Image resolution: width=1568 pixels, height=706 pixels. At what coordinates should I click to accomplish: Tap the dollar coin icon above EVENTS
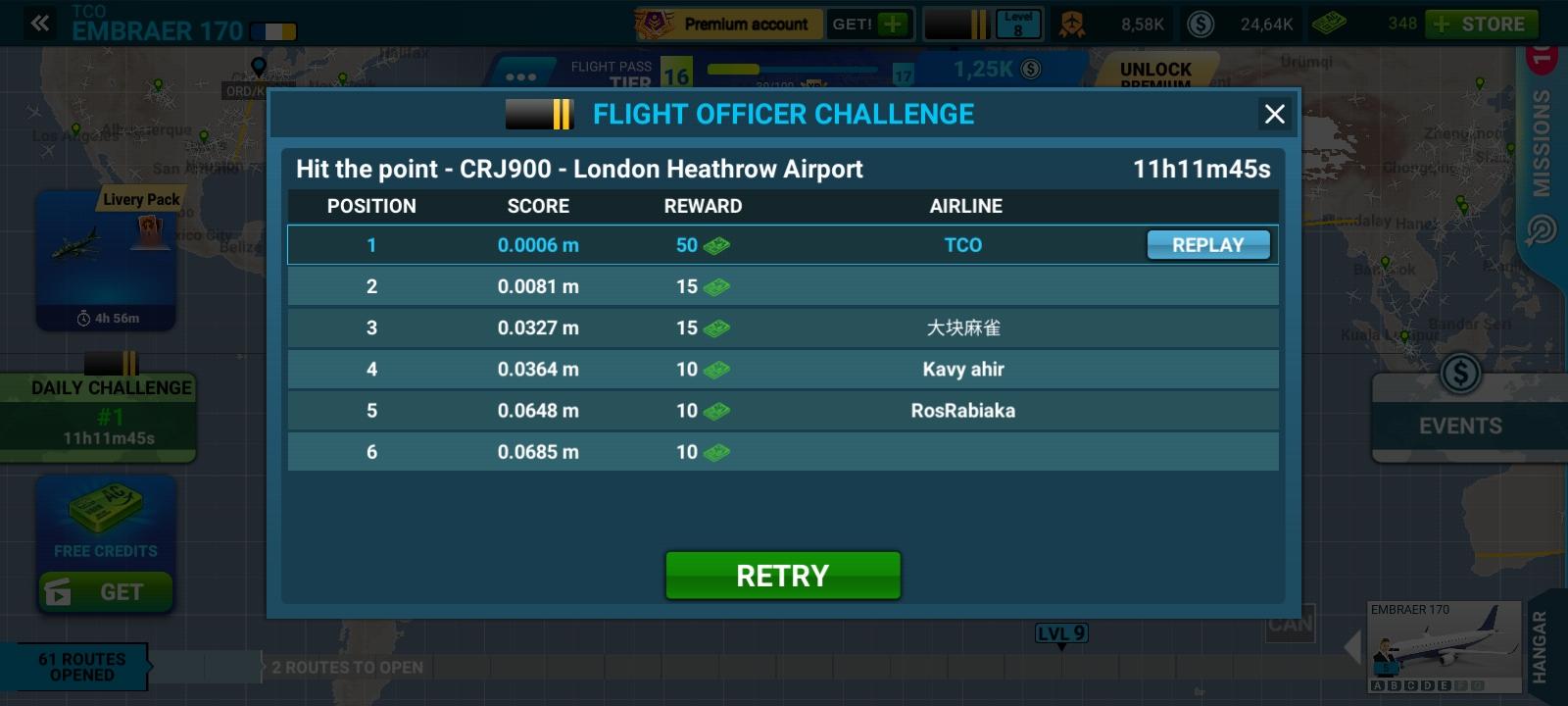pyautogui.click(x=1461, y=373)
